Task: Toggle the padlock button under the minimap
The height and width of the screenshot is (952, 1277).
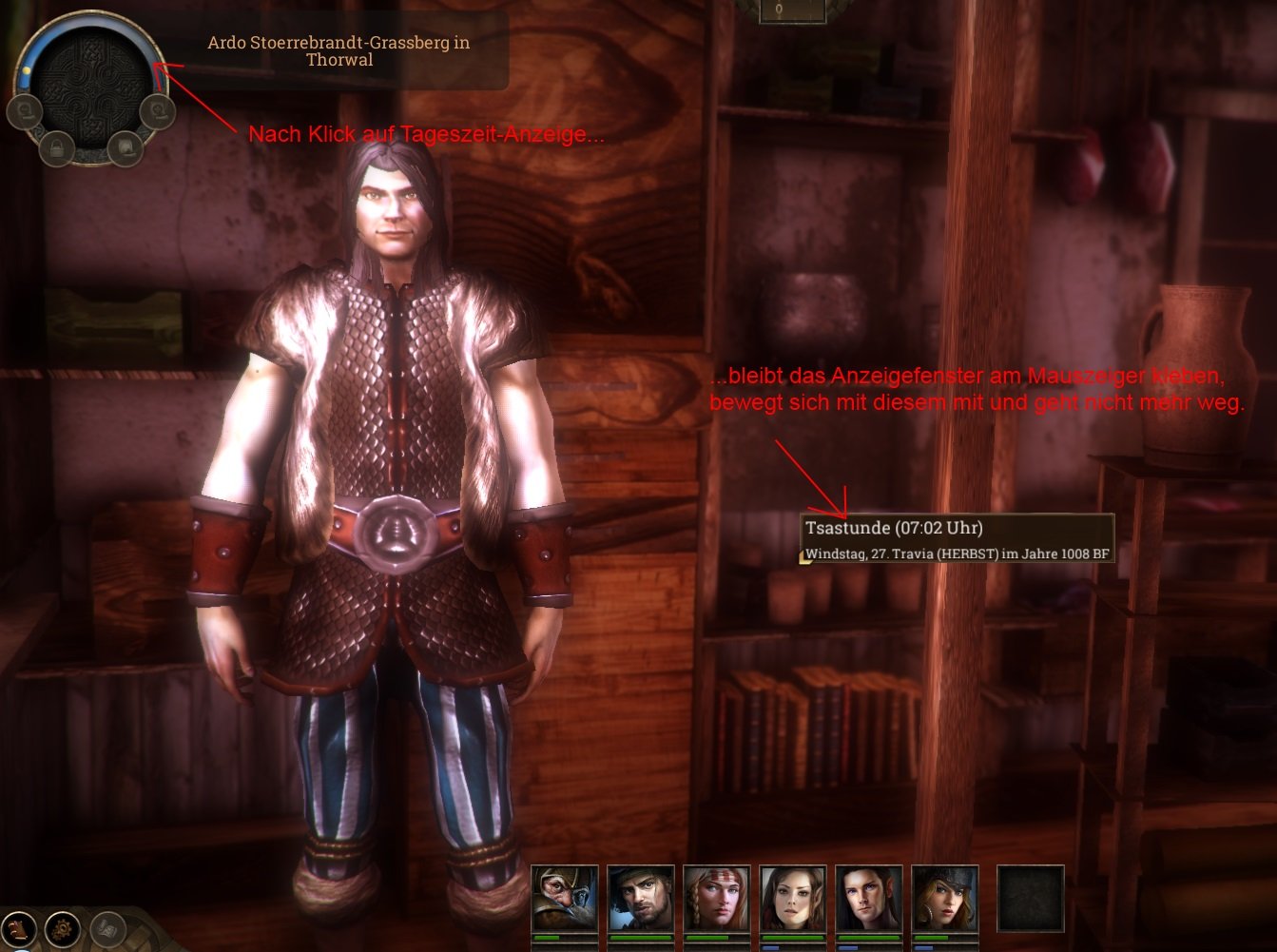Action: (57, 147)
